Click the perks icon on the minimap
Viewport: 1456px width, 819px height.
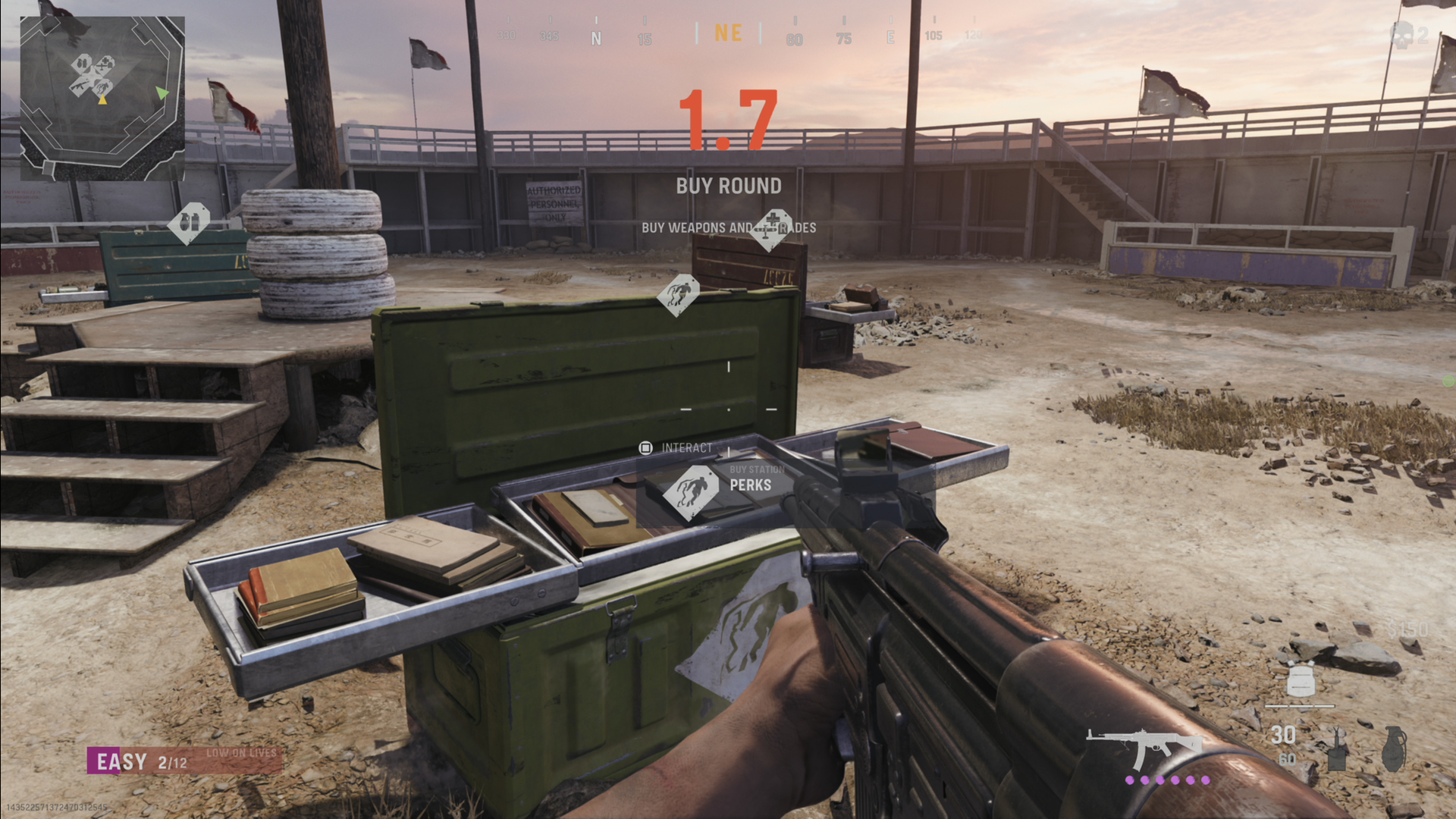click(x=103, y=88)
